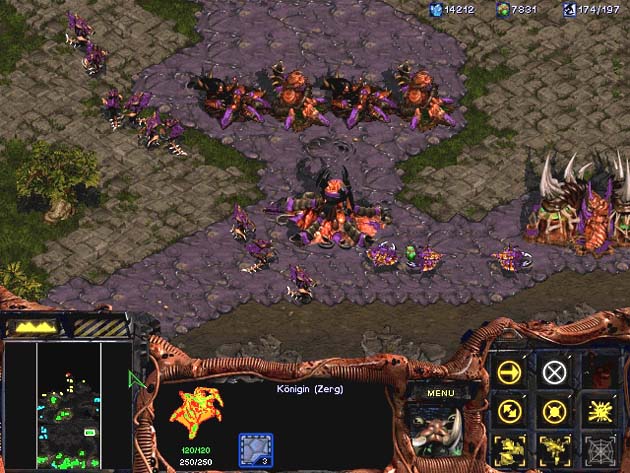Screen dimensions: 630x473
Task: Use the yellow splatter Infest ability
Action: point(597,410)
